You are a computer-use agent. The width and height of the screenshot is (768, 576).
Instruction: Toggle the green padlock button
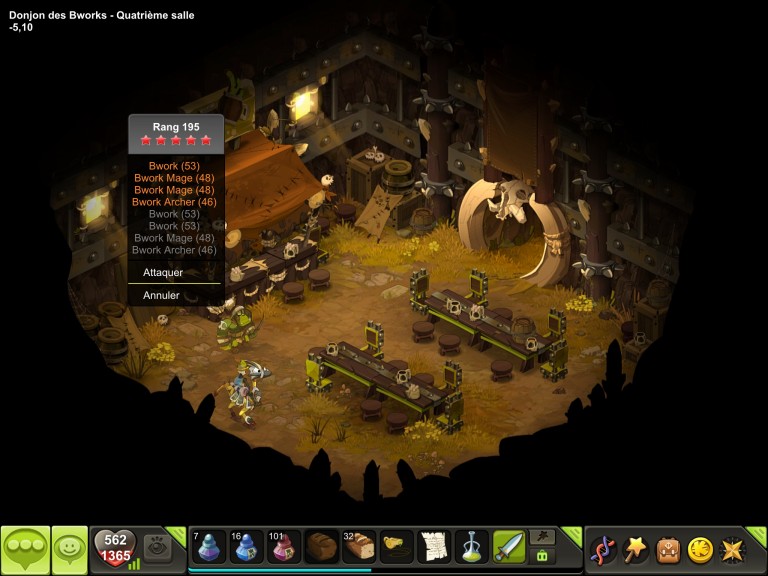pos(543,556)
